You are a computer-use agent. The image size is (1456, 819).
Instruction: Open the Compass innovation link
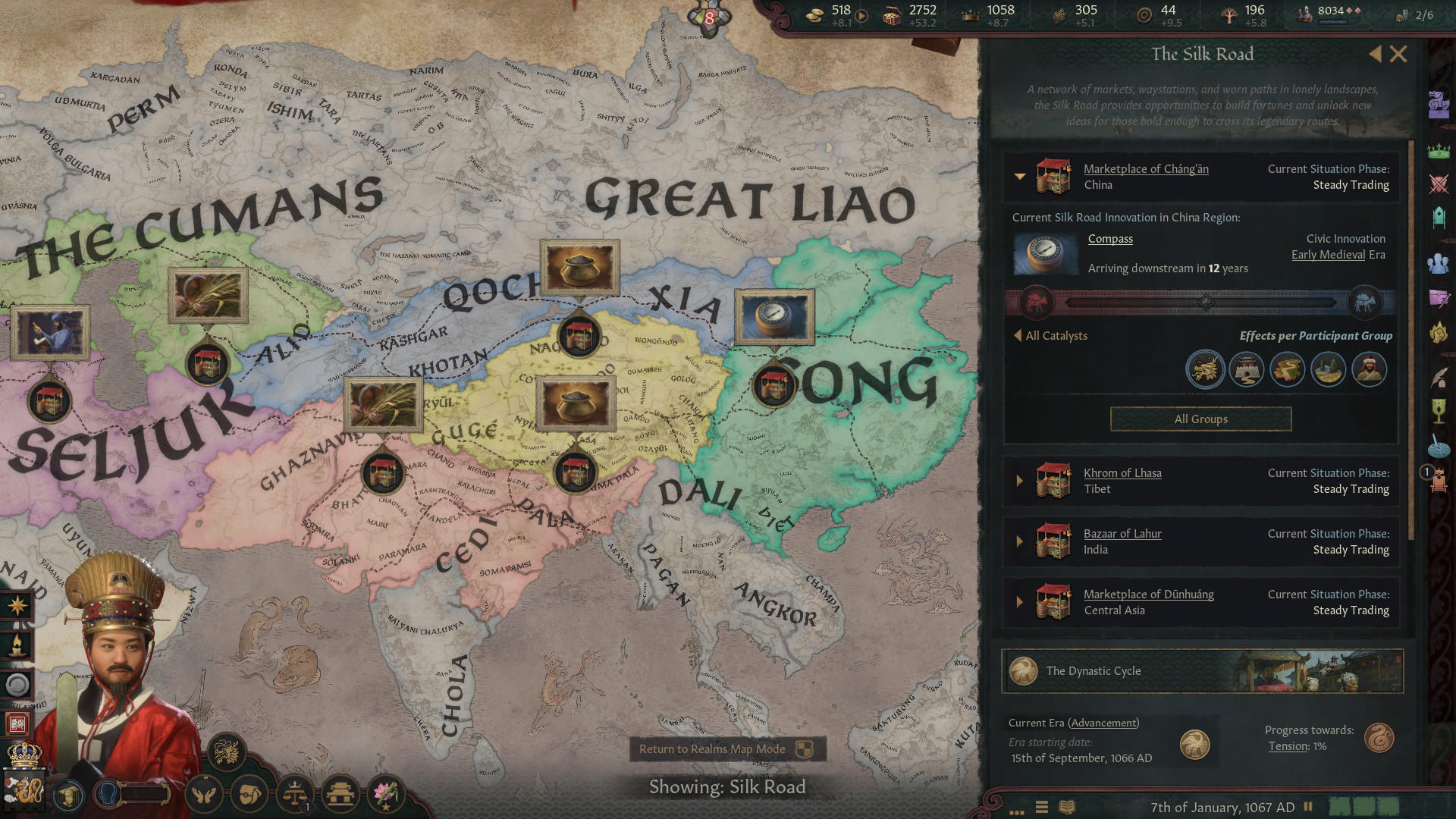pos(1110,238)
